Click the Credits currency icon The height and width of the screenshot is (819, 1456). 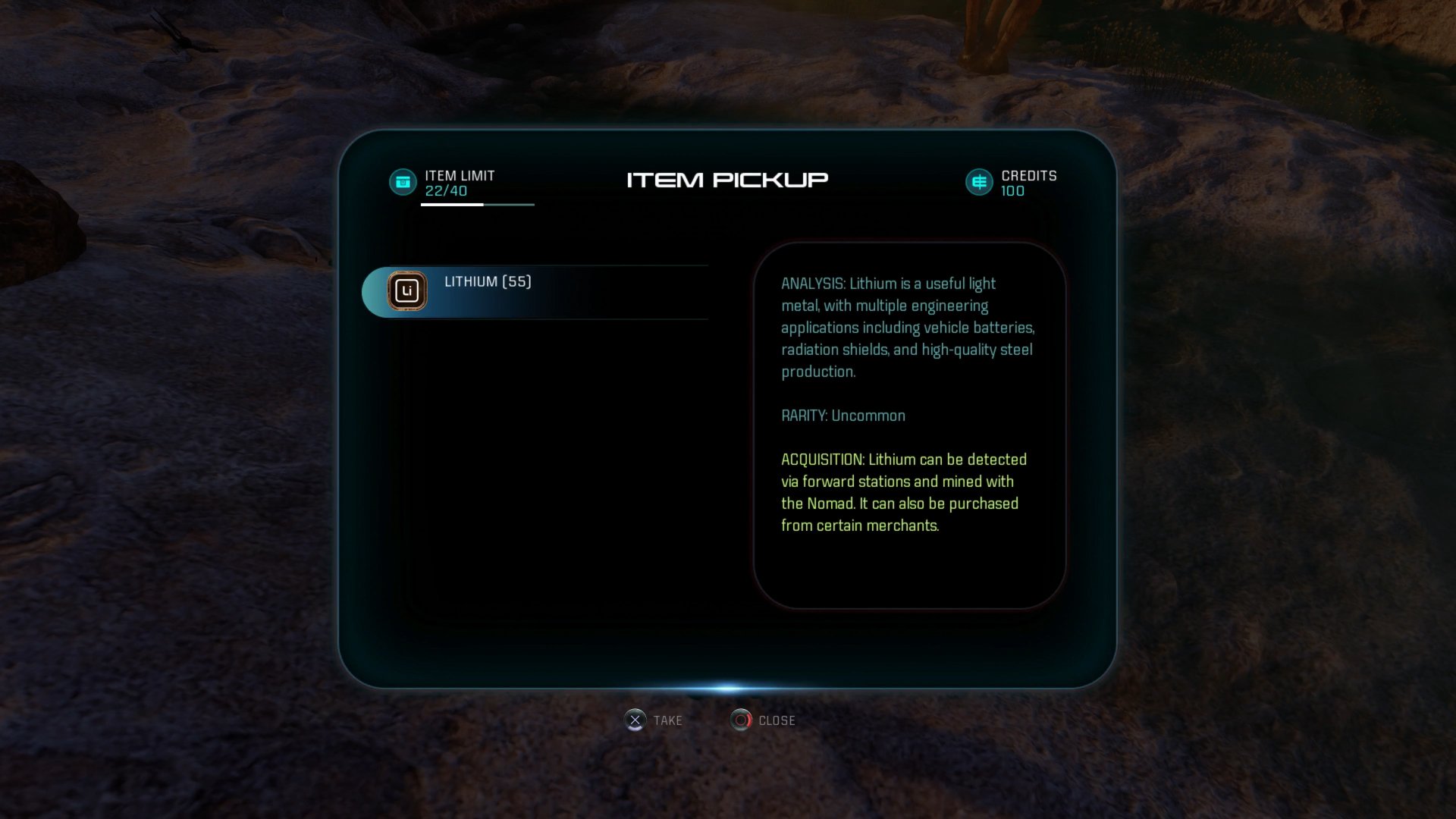[978, 182]
